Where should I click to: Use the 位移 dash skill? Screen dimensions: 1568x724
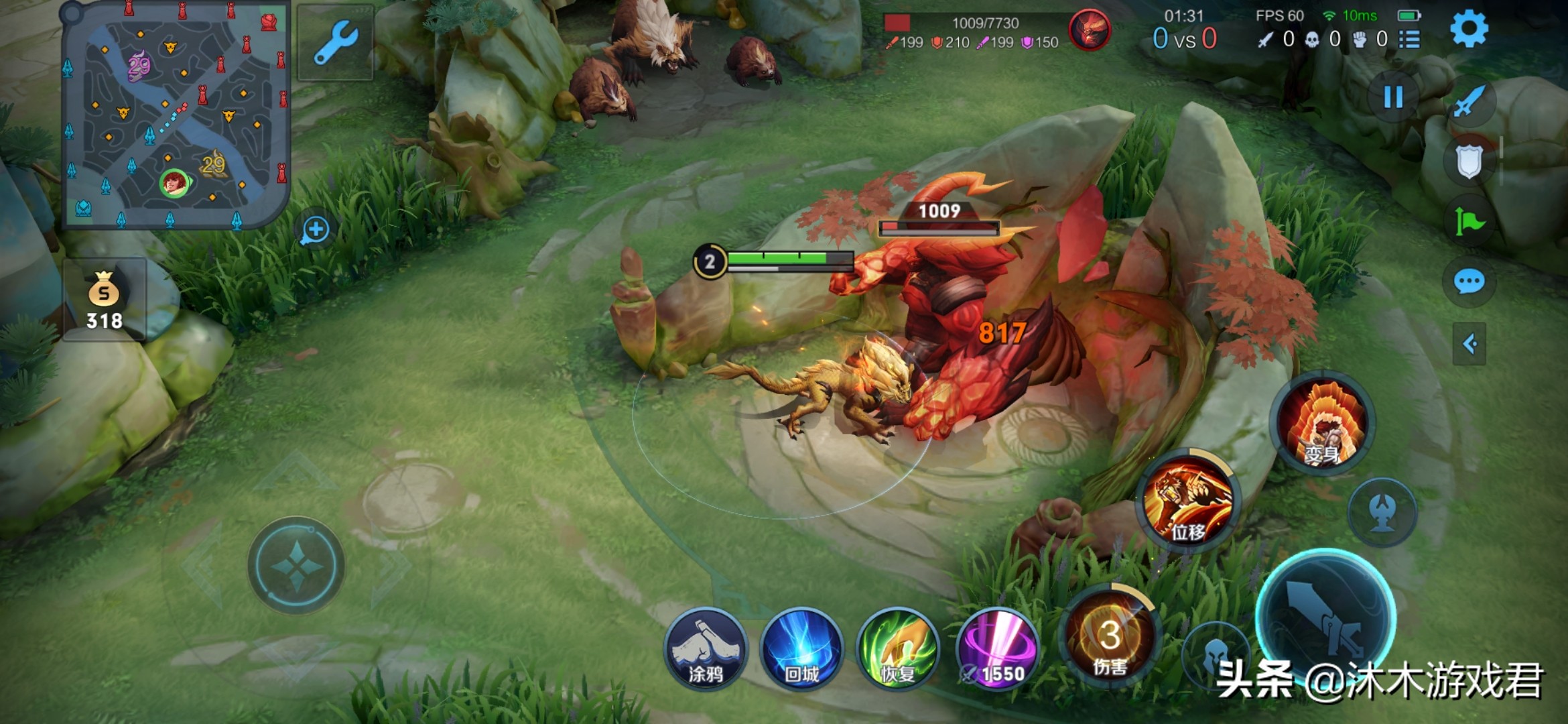point(1188,500)
